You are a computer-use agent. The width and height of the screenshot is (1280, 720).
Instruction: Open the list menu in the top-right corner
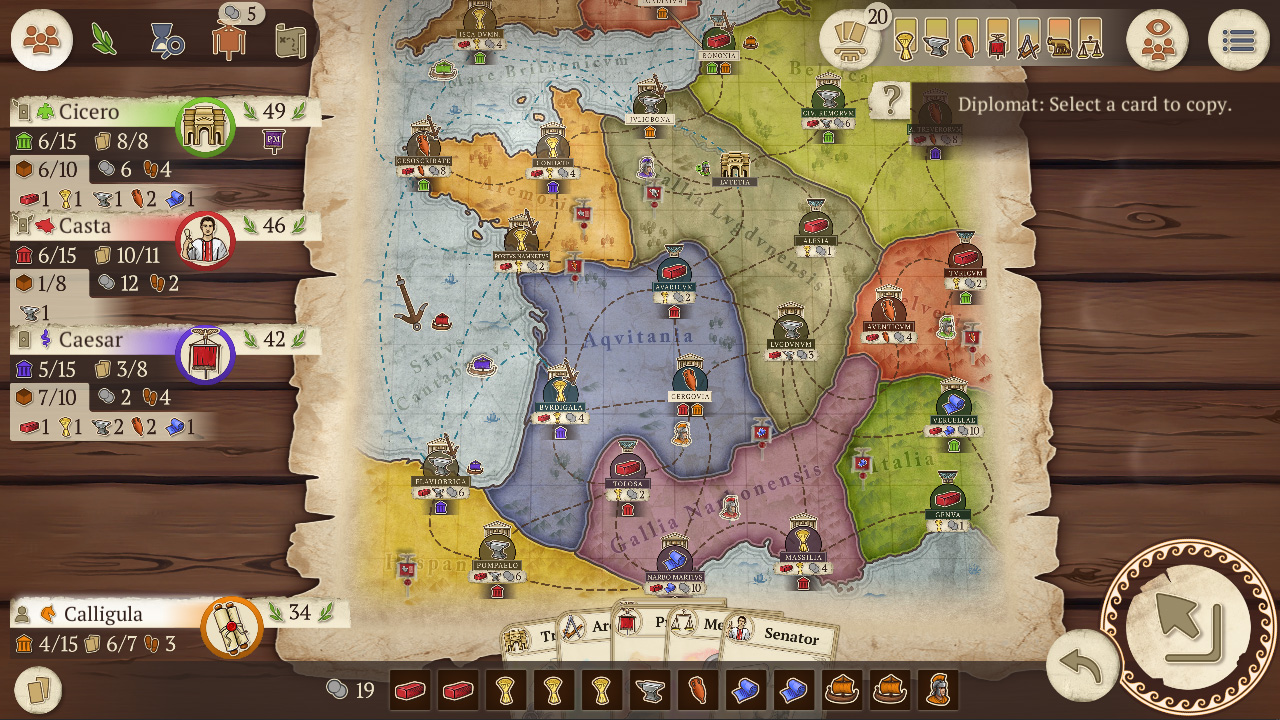[1238, 38]
